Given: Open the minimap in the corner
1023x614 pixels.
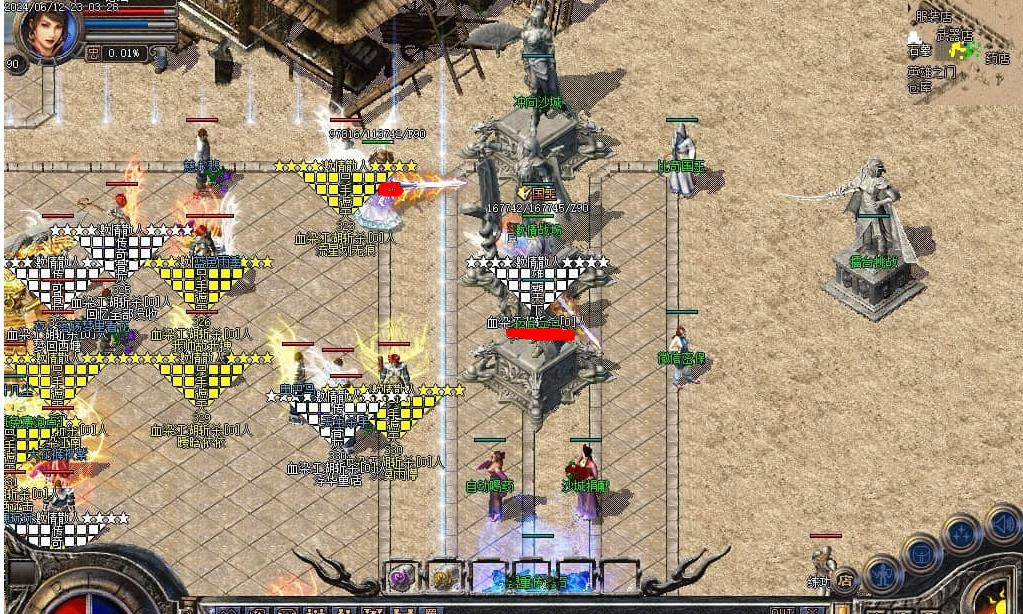Looking at the screenshot, I should tap(958, 52).
